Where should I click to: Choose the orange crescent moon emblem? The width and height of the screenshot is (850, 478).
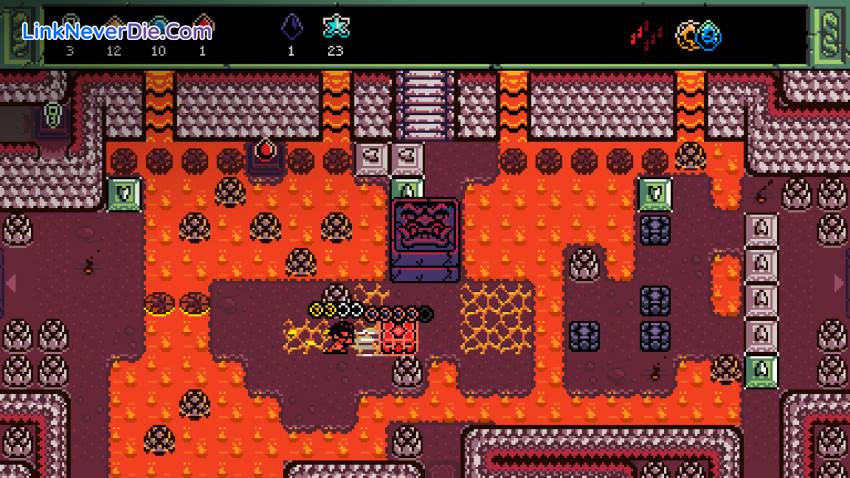689,35
